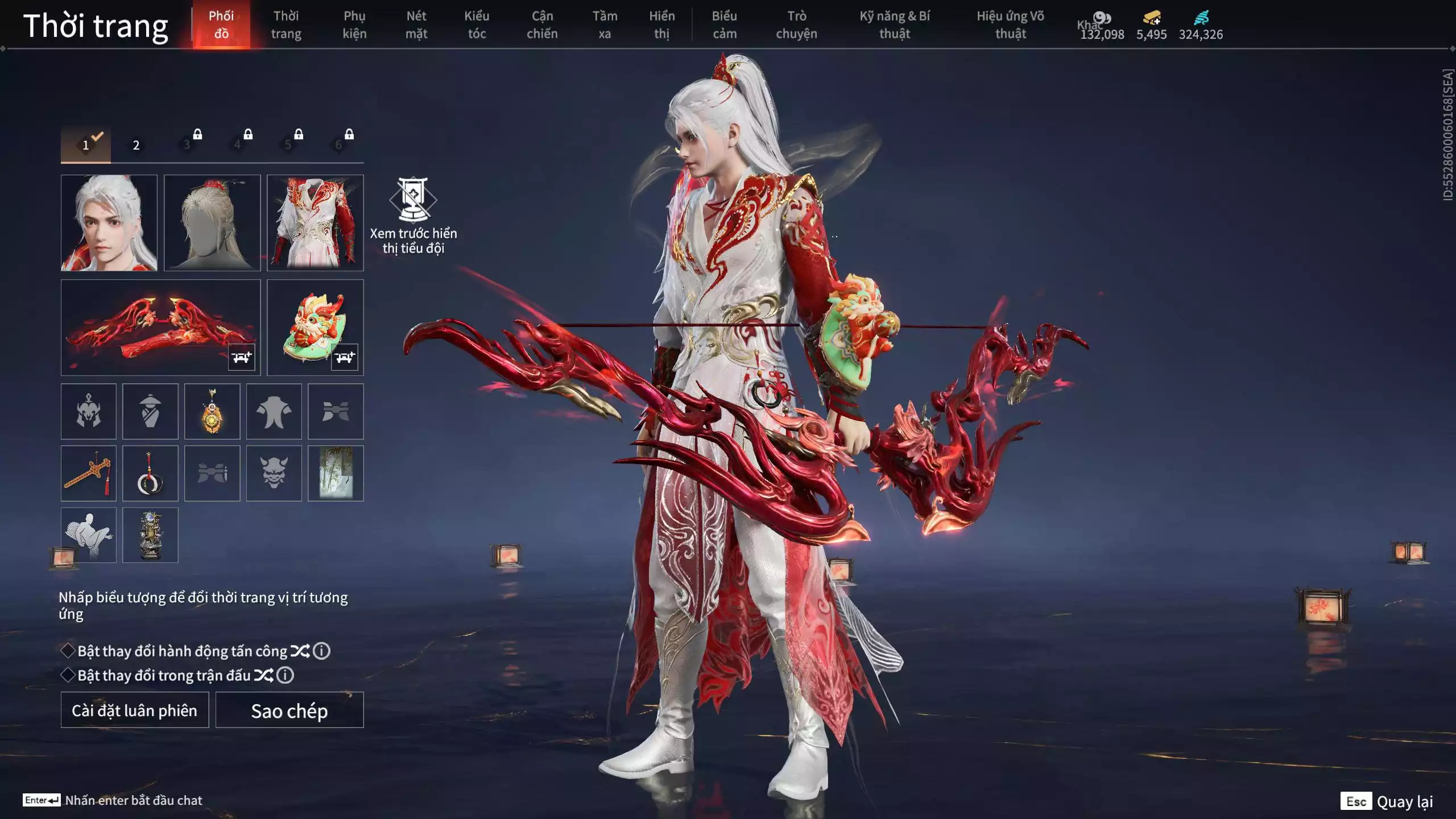
Task: Go to the Kiểu tóc tab
Action: (477, 25)
